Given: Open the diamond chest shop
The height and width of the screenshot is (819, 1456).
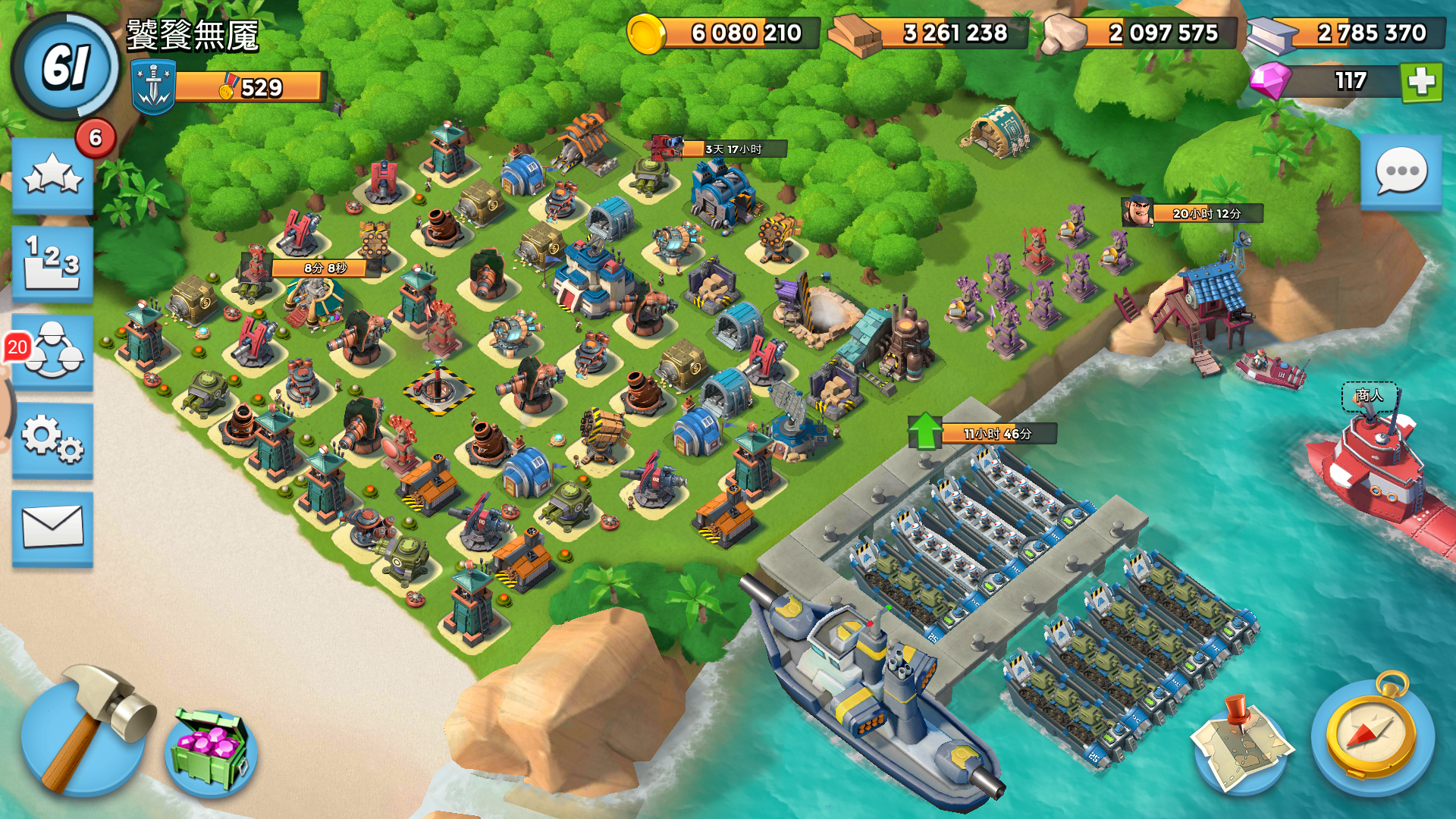Looking at the screenshot, I should coord(211,752).
